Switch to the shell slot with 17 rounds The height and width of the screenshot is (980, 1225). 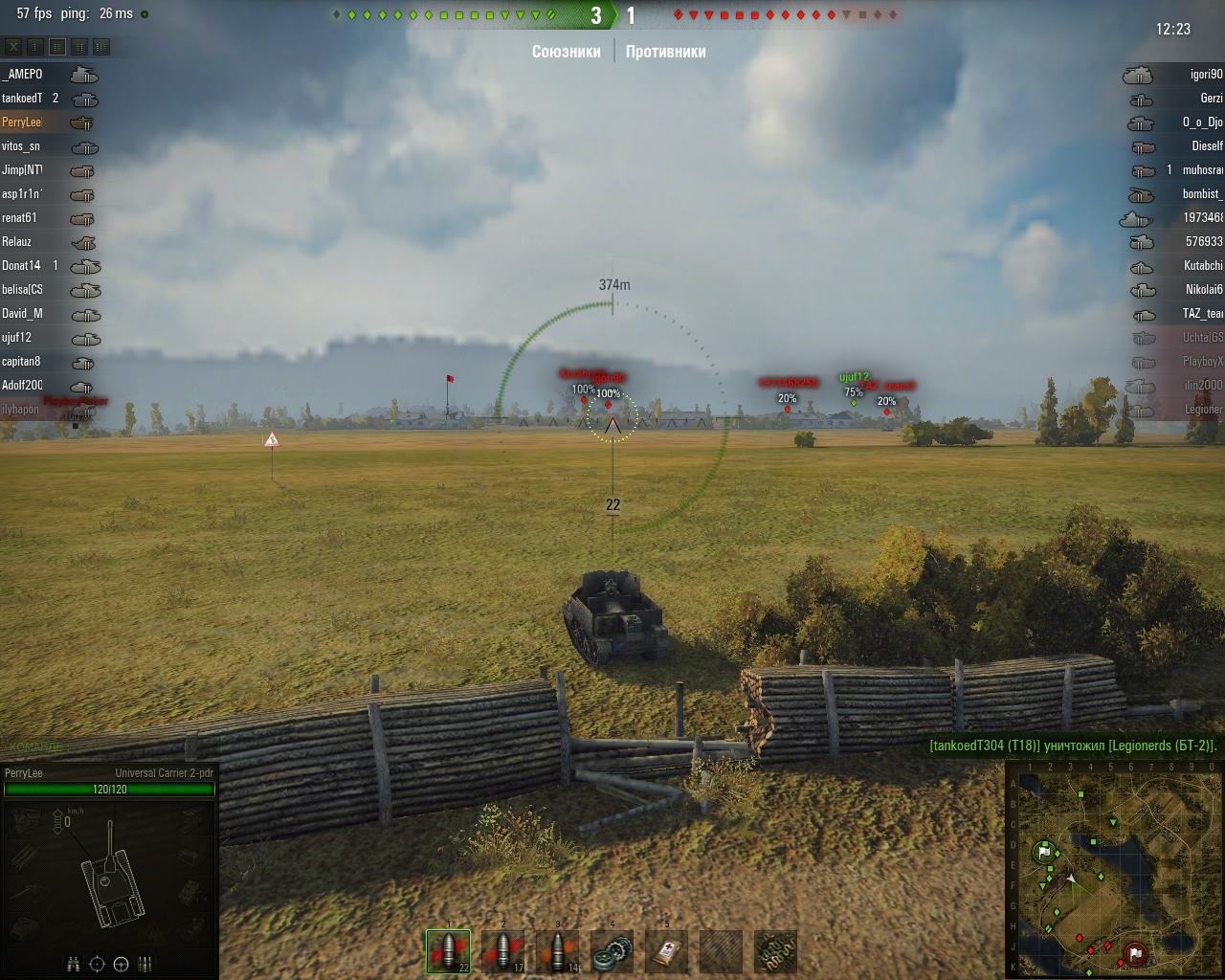(x=503, y=951)
